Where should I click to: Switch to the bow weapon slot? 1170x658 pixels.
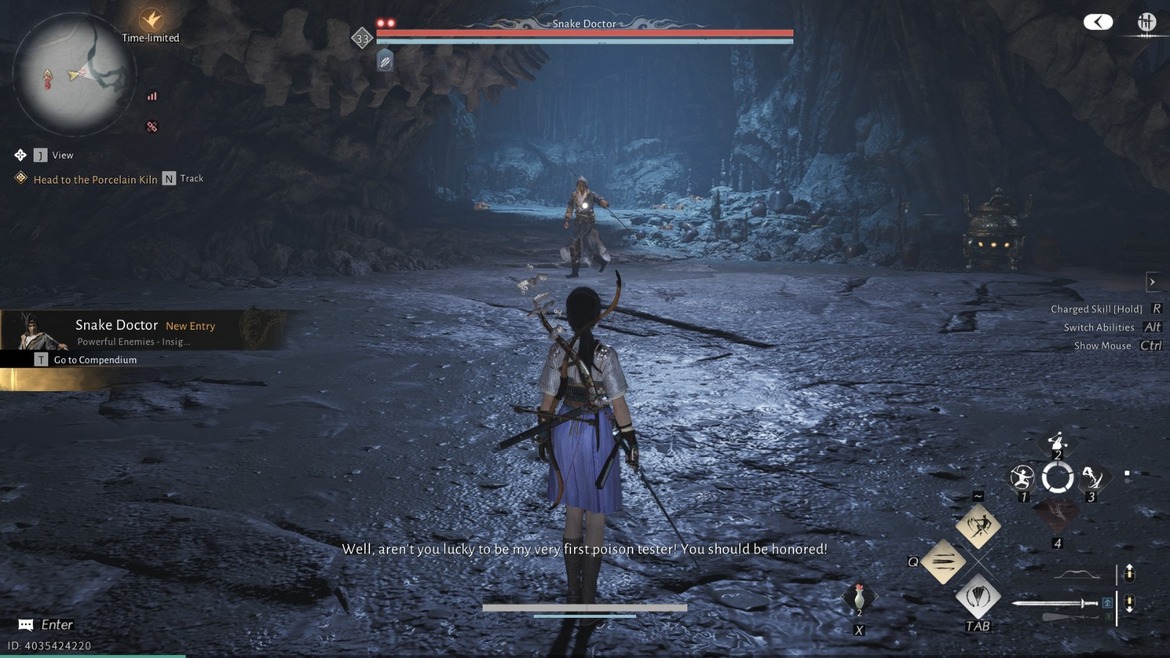pos(1076,575)
